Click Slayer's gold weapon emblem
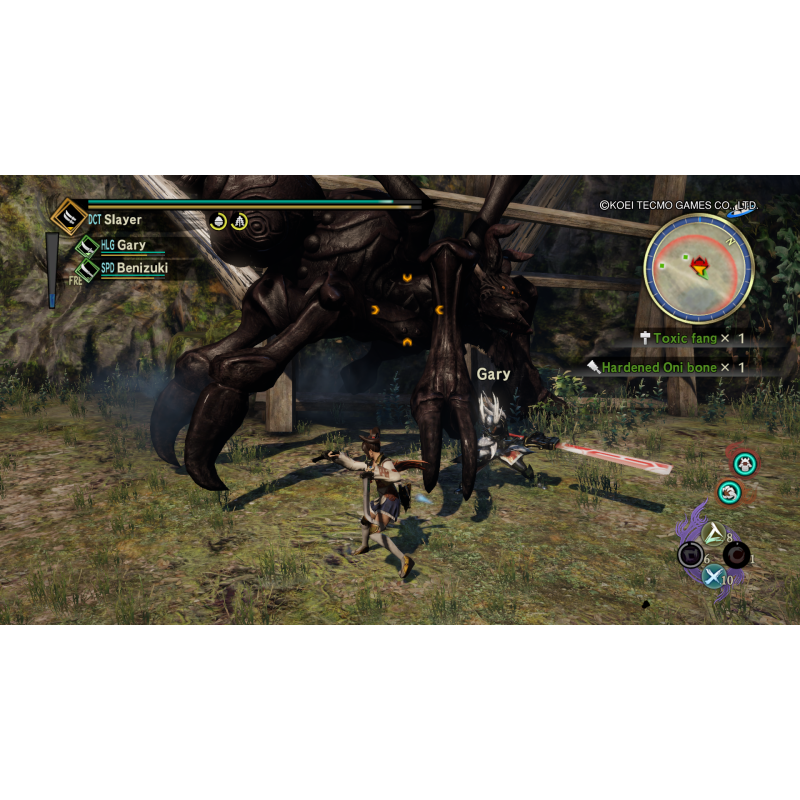This screenshot has height=800, width=800. tap(68, 217)
